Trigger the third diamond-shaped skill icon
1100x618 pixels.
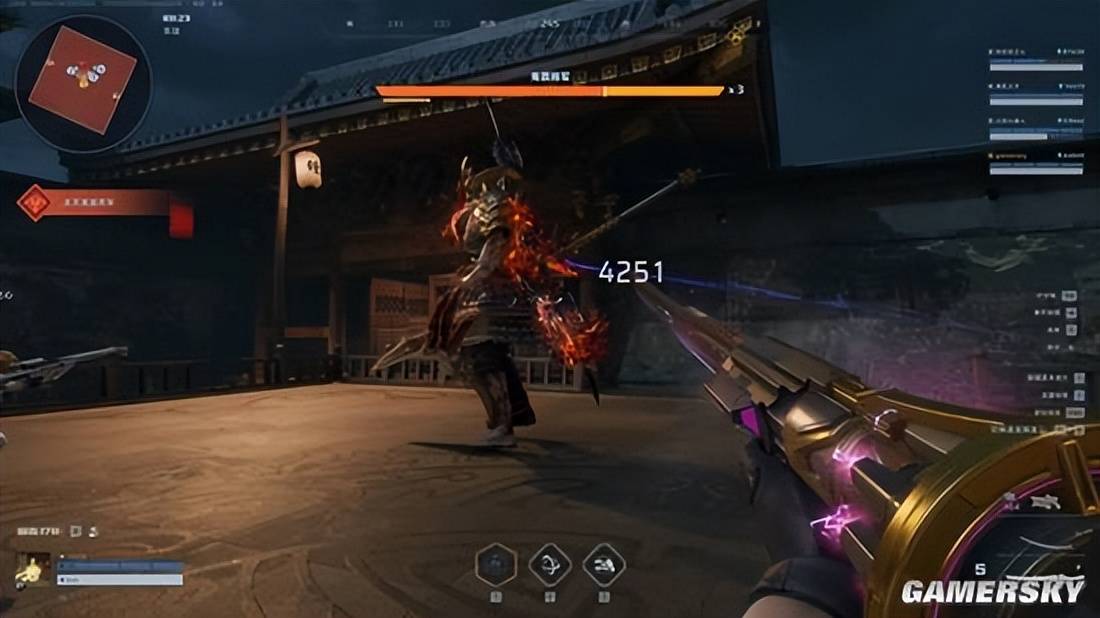[x=603, y=564]
